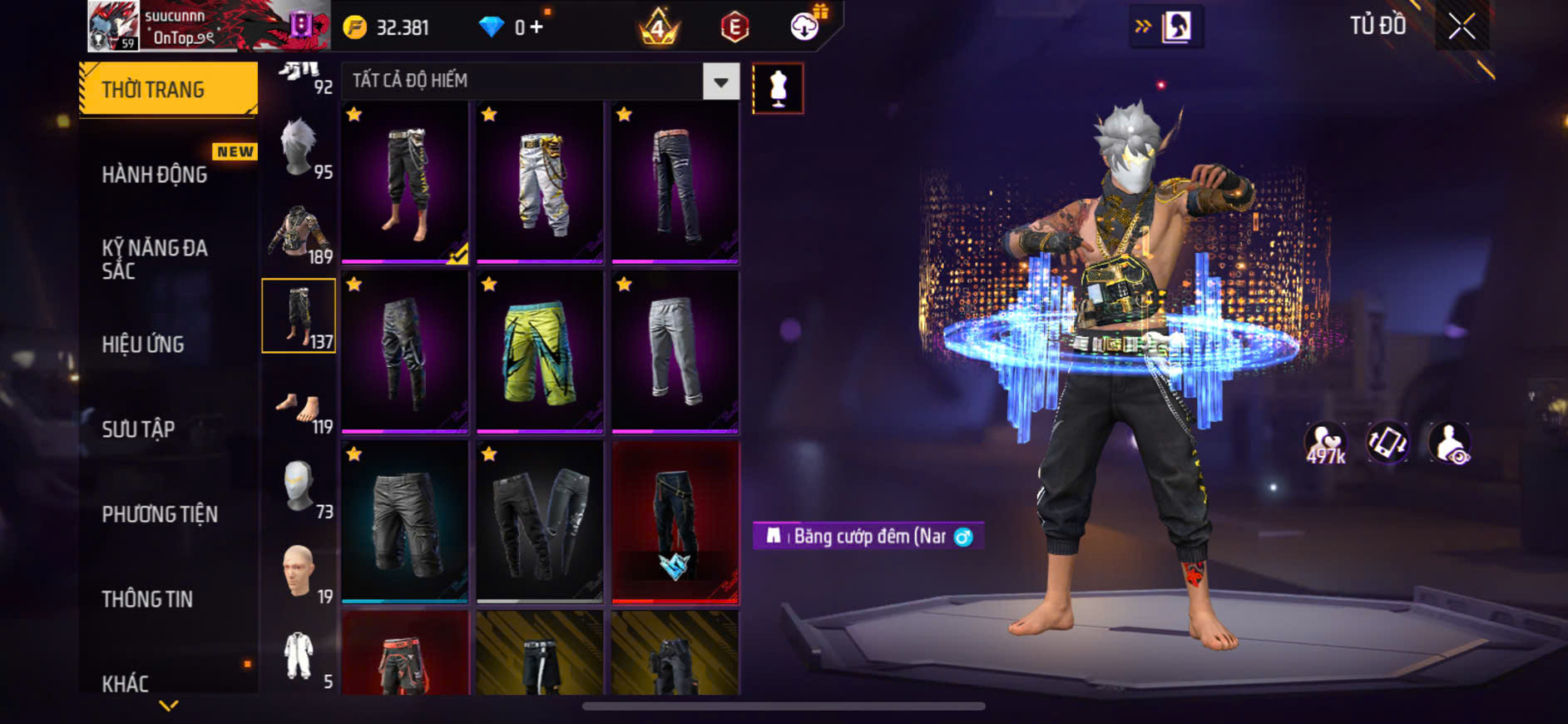Tap the heart likes icon showing 497k
The height and width of the screenshot is (724, 1568).
1325,443
